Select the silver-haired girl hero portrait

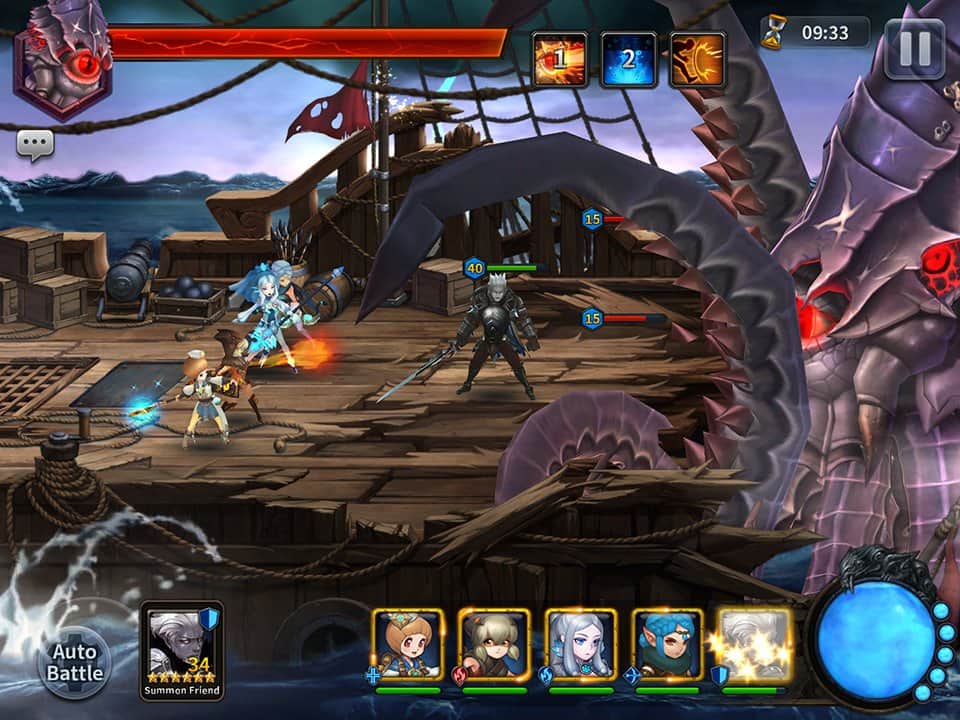581,645
